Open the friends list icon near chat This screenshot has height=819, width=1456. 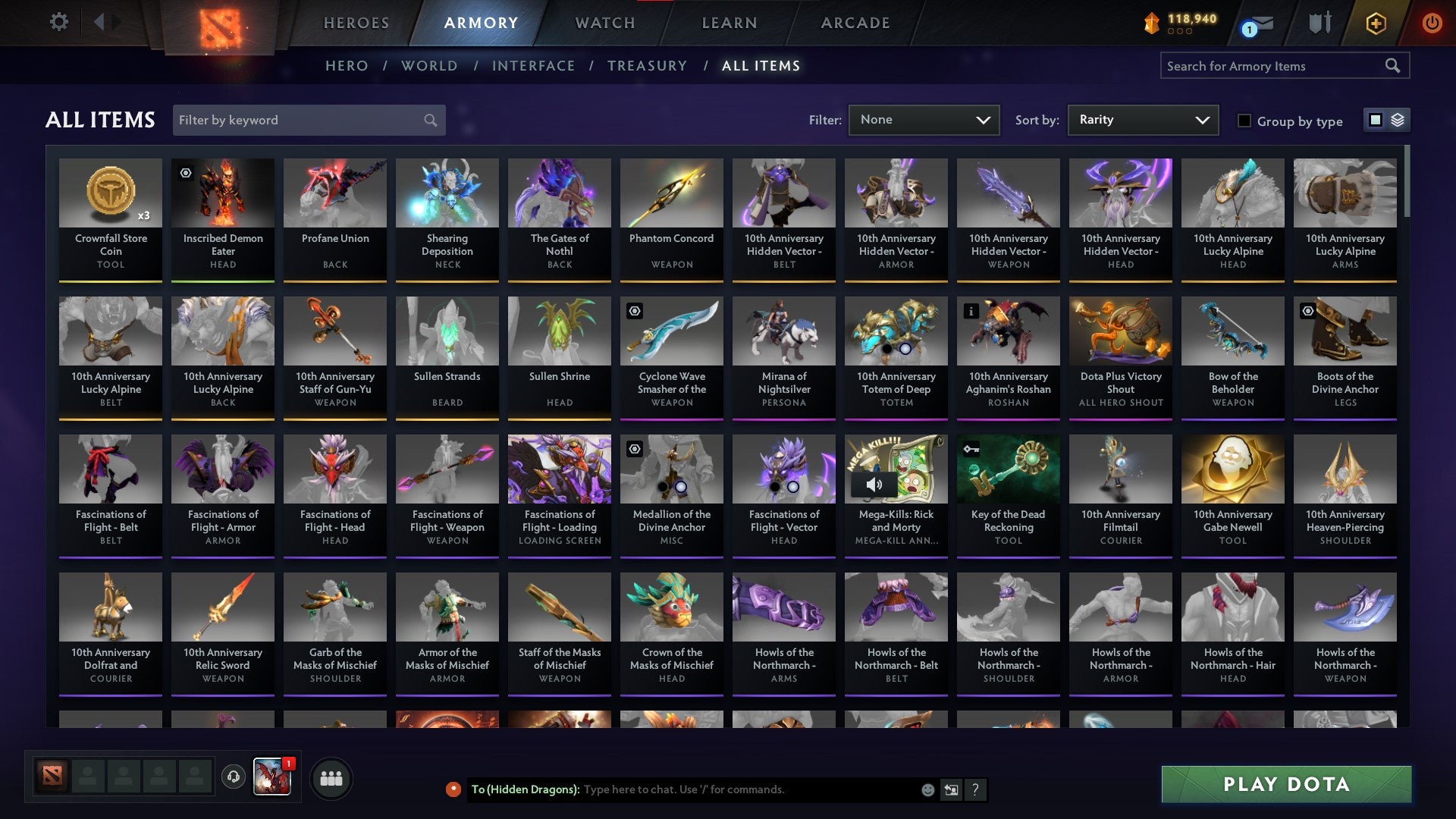click(331, 777)
